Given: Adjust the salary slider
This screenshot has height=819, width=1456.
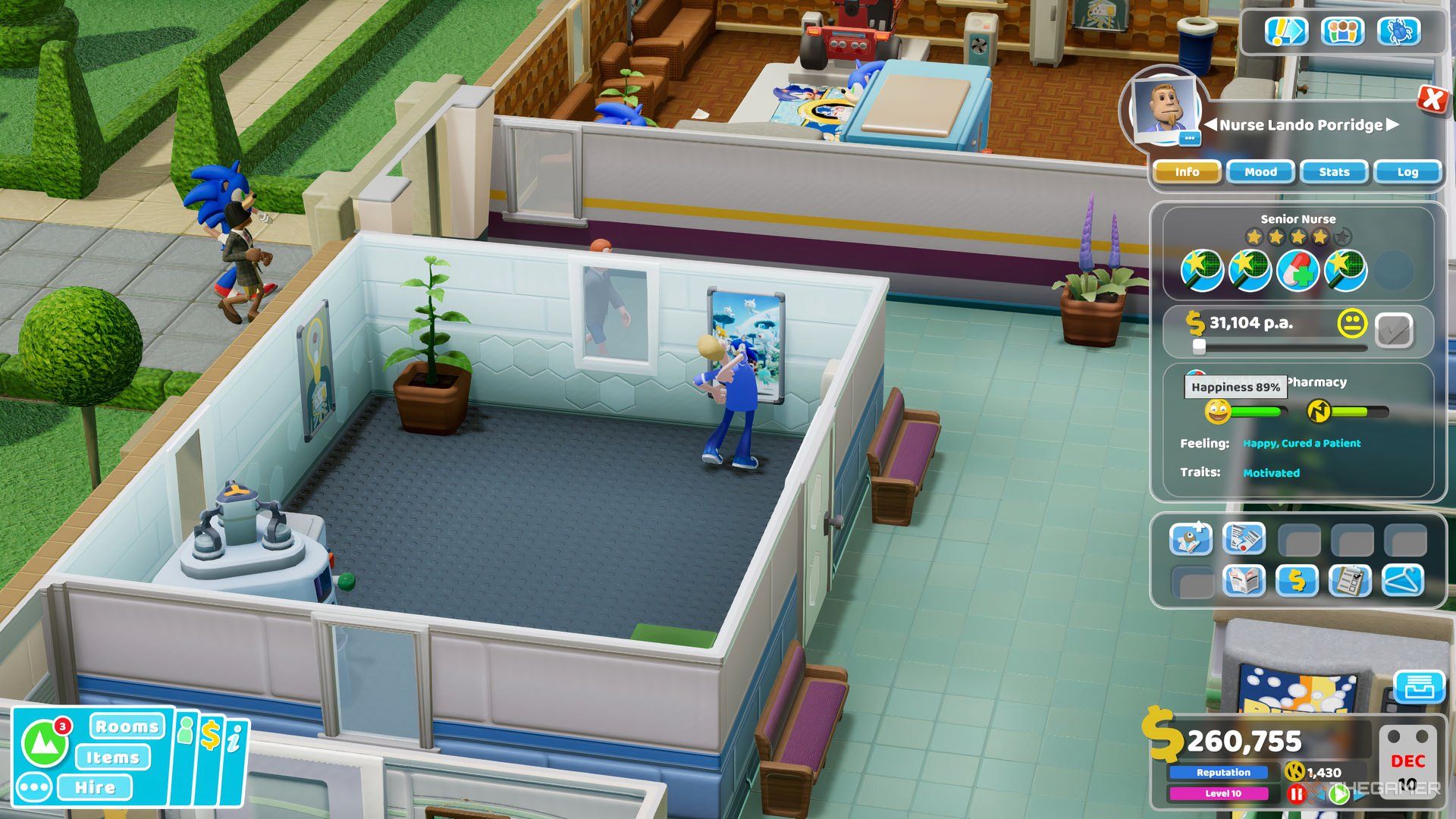Looking at the screenshot, I should pos(1199,348).
